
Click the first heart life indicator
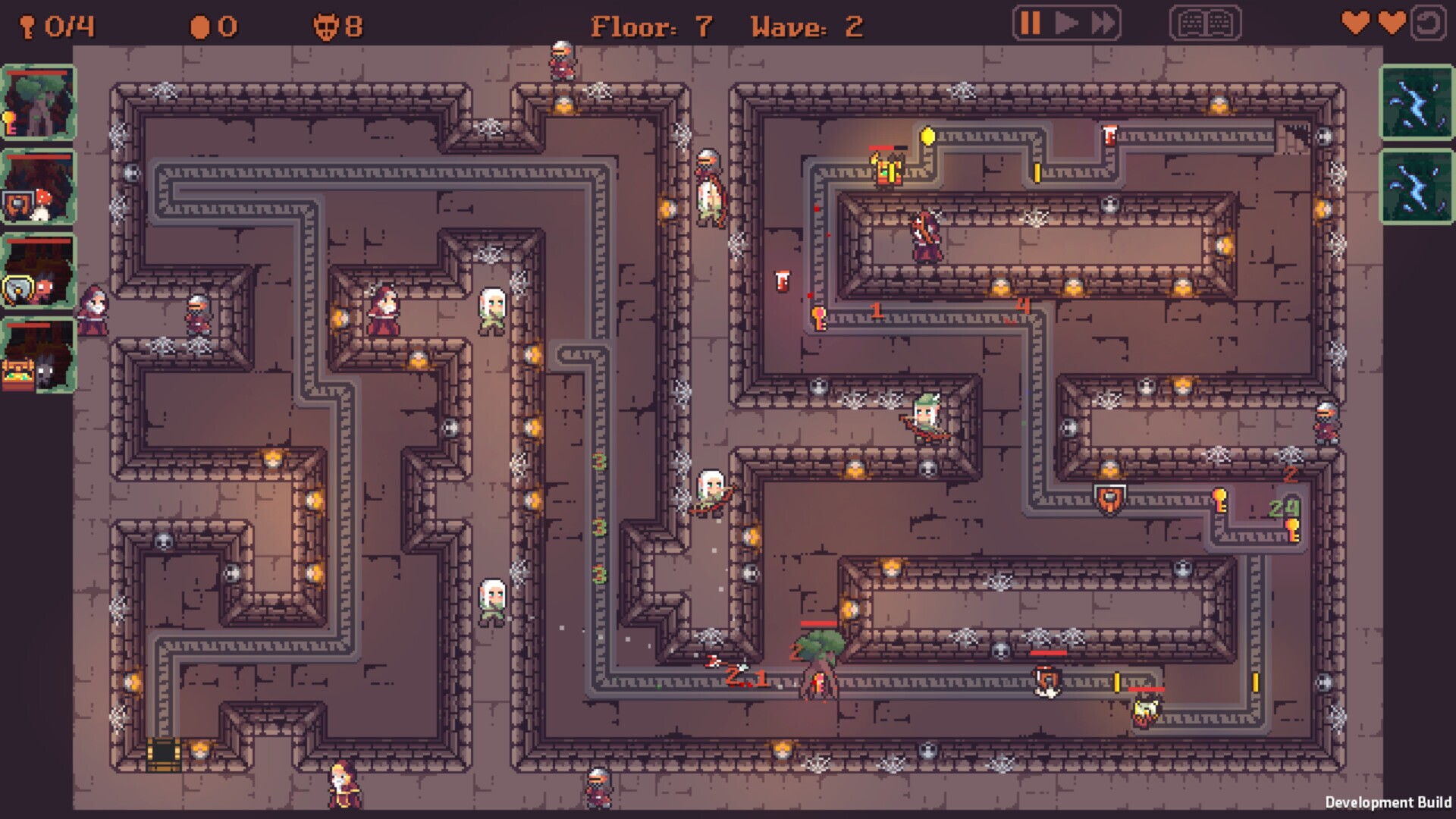[1357, 24]
